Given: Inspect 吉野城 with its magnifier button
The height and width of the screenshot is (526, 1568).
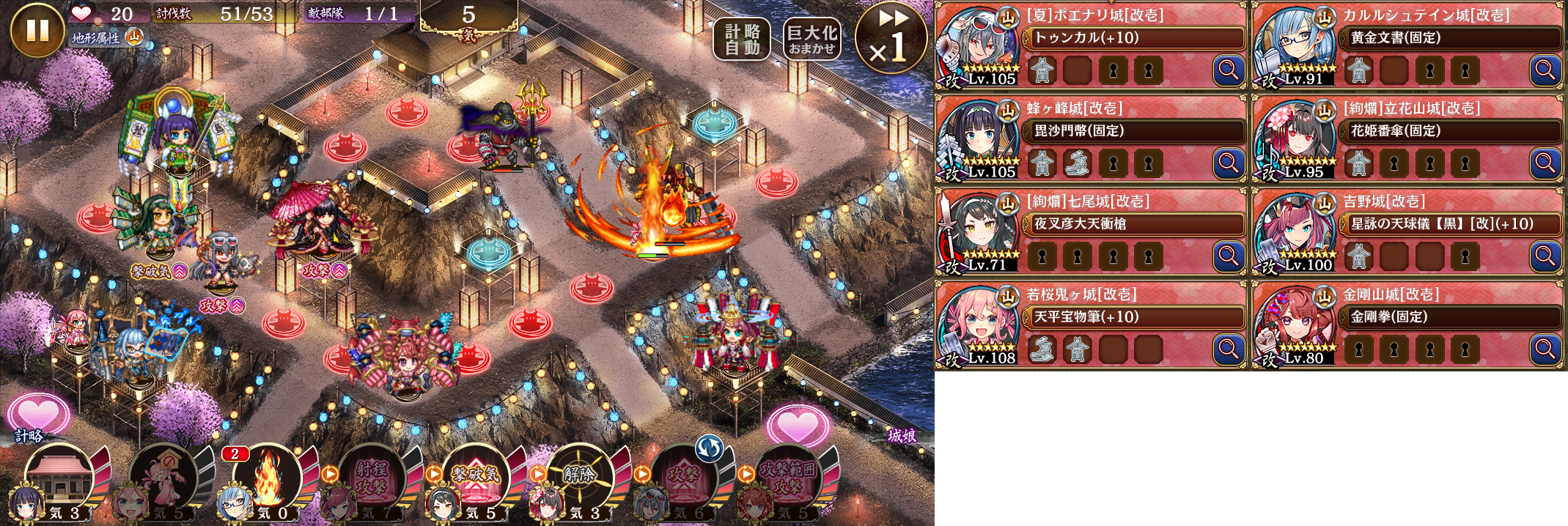Looking at the screenshot, I should point(1545,256).
